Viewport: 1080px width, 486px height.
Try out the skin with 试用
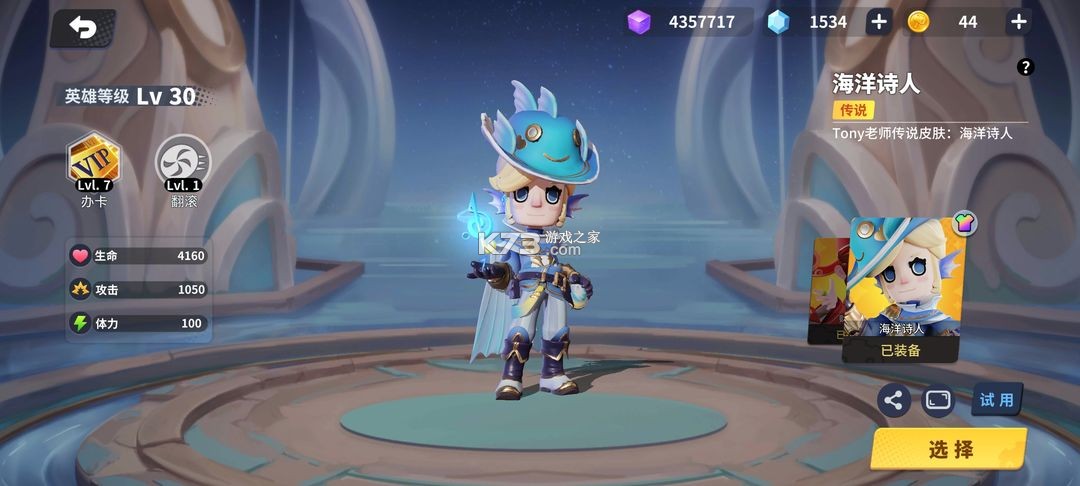point(996,400)
